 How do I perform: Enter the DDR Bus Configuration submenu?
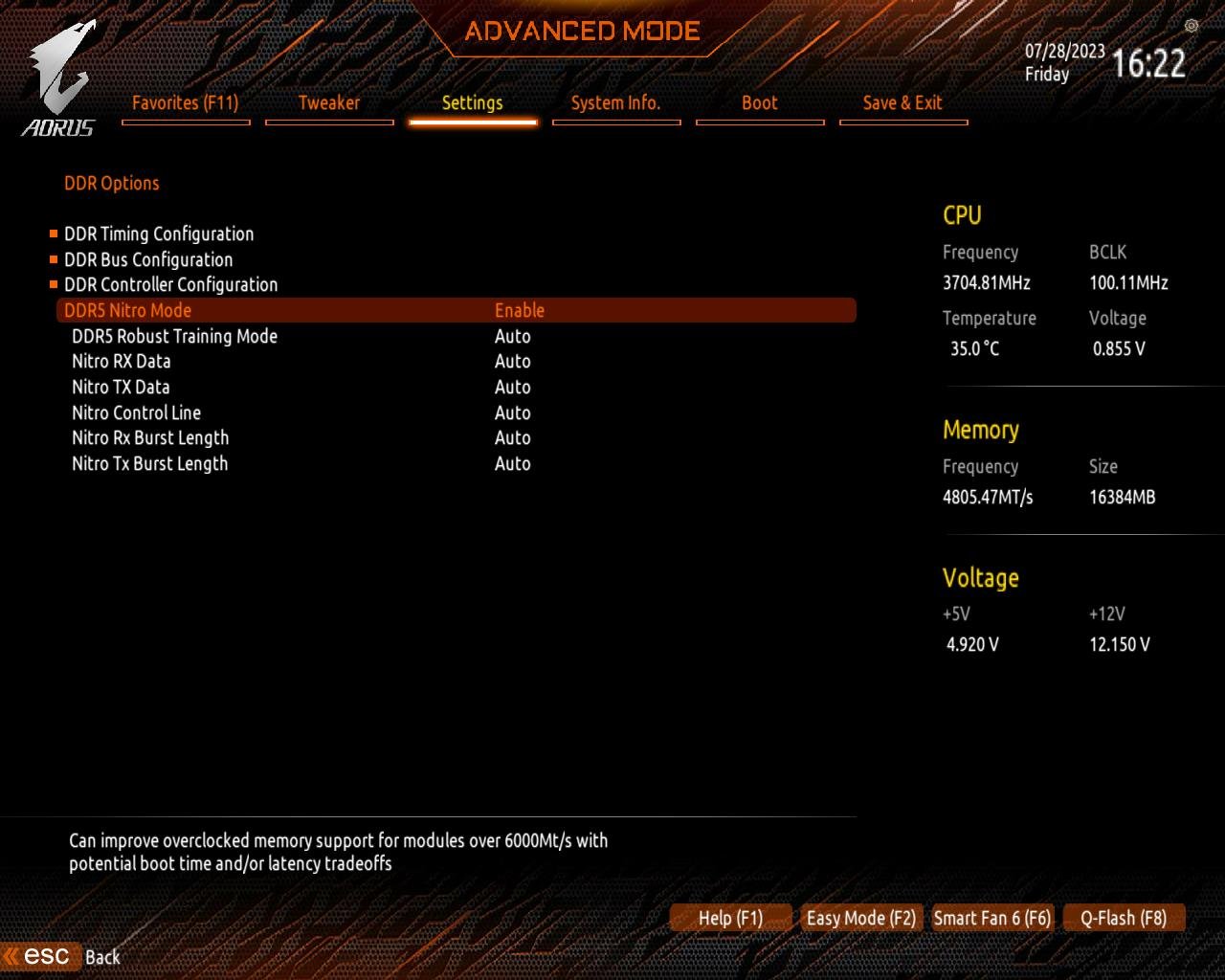(x=148, y=259)
